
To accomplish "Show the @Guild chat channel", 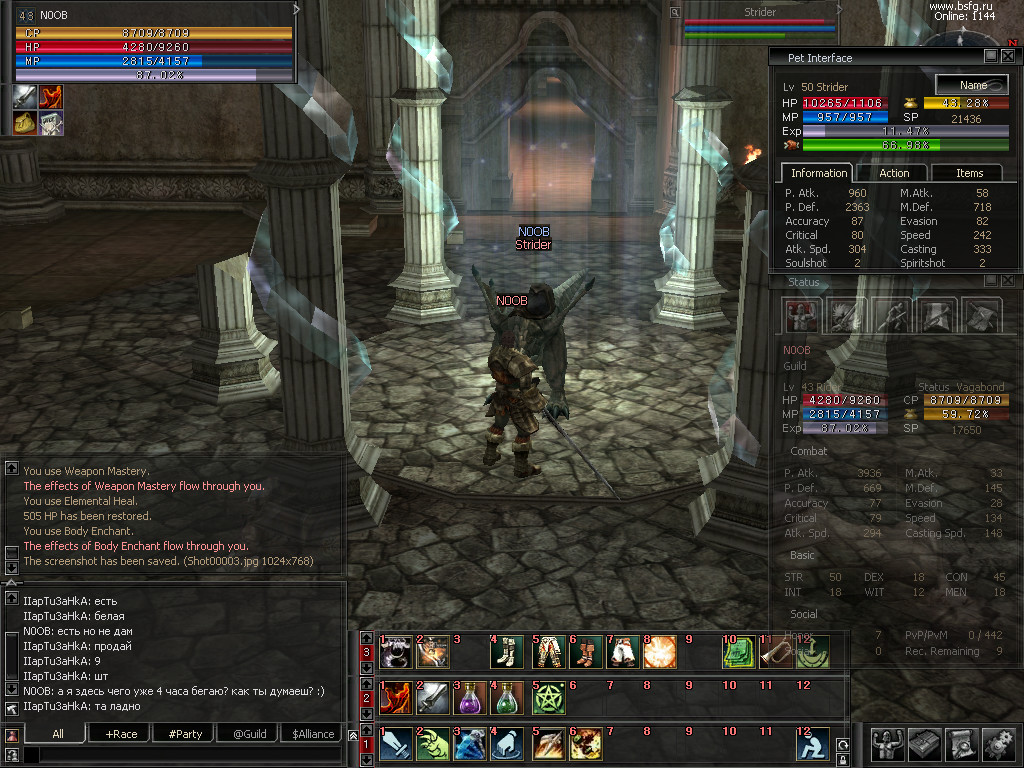I will tap(249, 734).
